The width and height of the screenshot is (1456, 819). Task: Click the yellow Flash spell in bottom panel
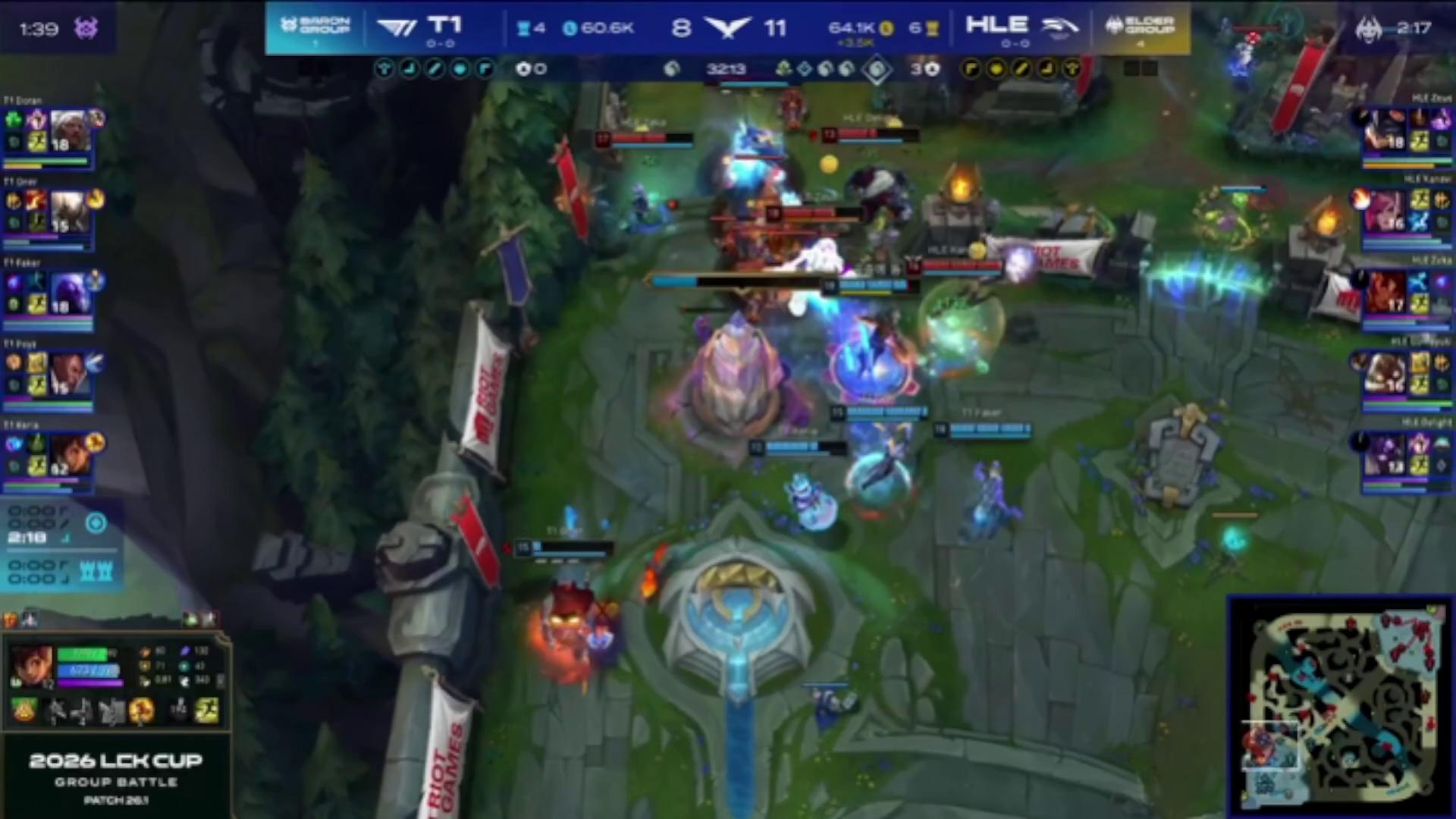tap(206, 711)
